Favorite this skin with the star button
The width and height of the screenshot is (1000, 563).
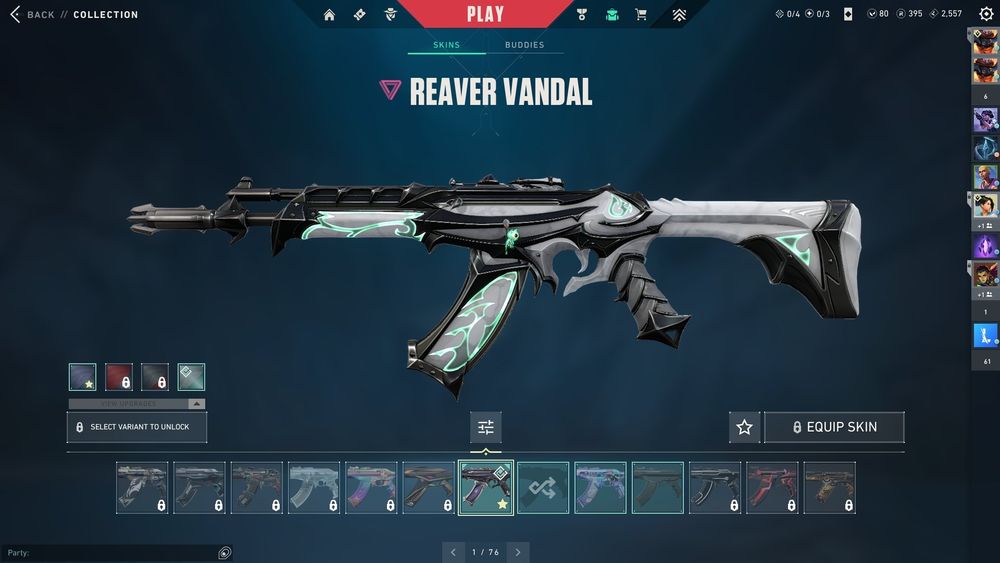[x=744, y=427]
